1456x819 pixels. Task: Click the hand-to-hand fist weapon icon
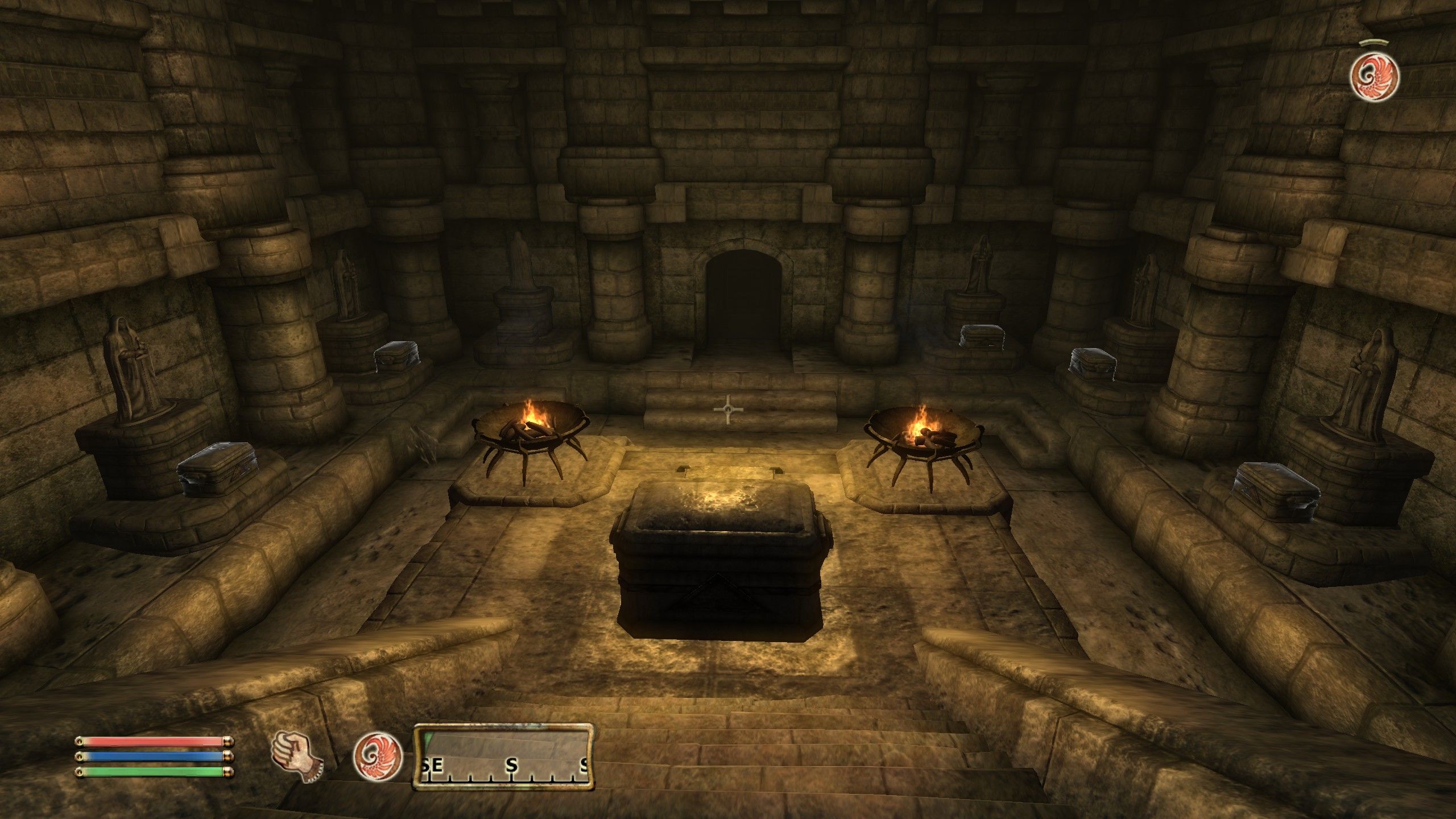(x=296, y=755)
